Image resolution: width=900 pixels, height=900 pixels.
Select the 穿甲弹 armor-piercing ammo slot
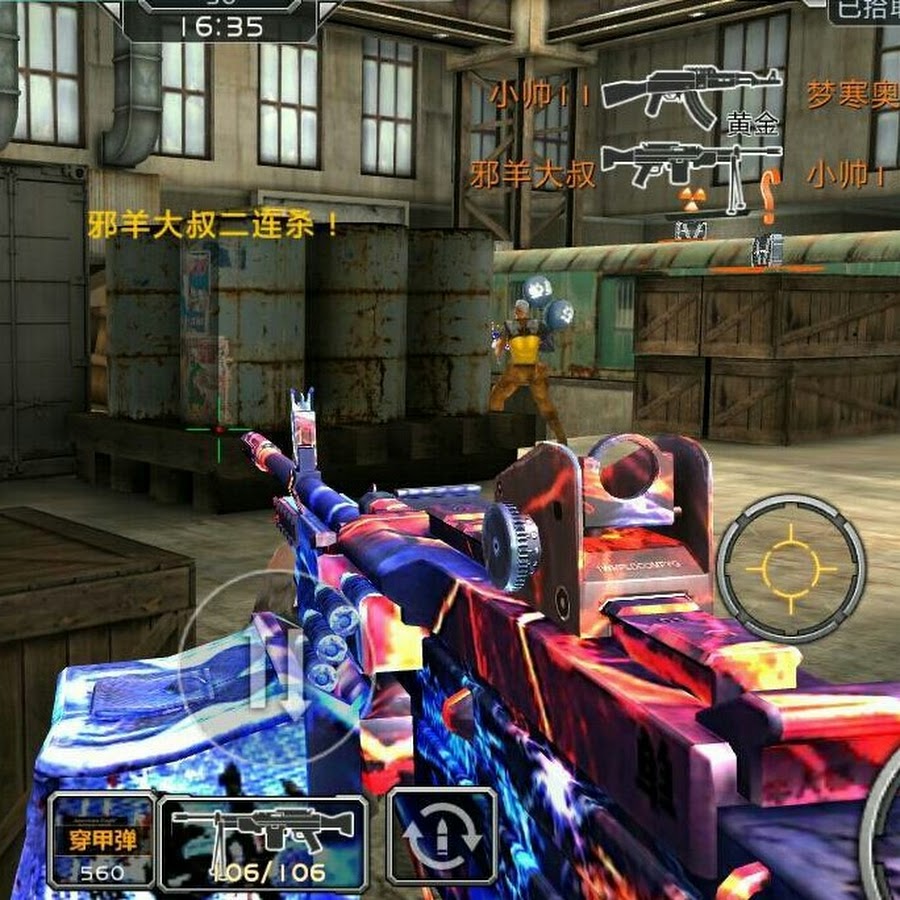pos(101,841)
